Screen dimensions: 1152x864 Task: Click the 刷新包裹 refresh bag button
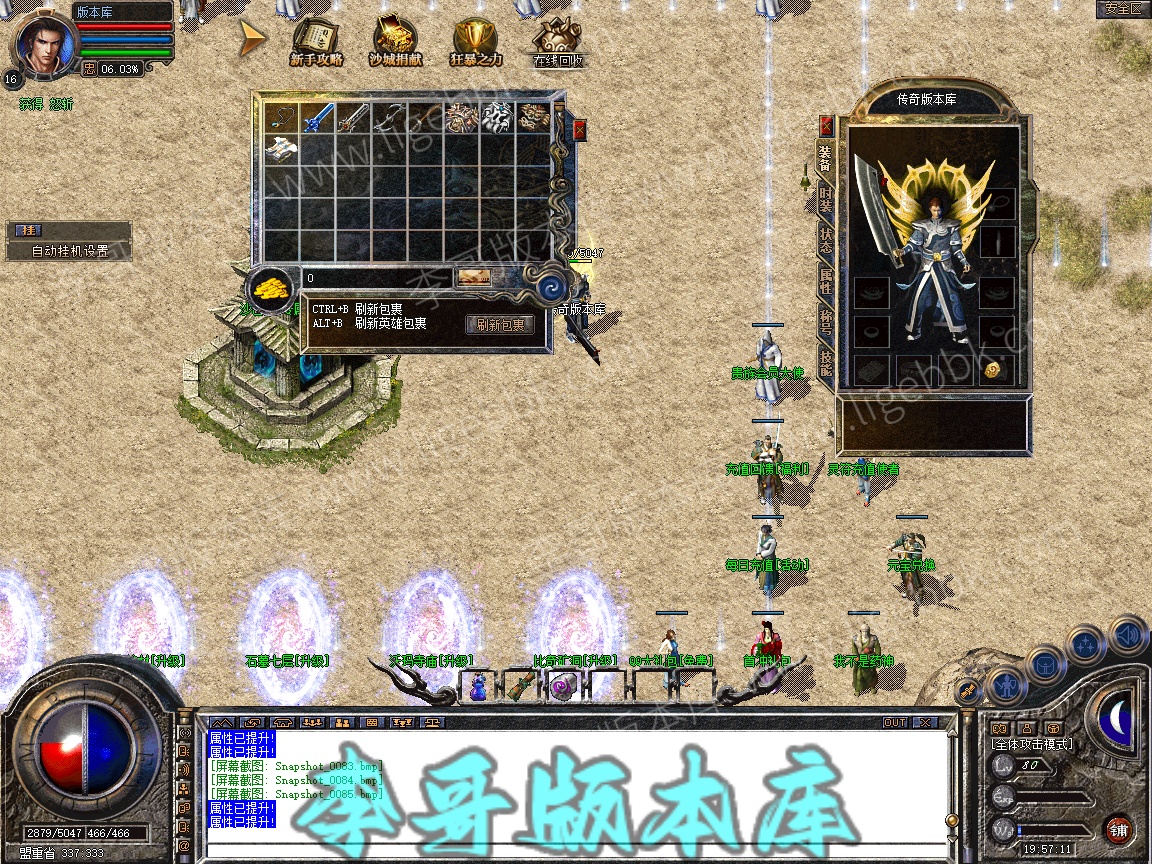500,325
